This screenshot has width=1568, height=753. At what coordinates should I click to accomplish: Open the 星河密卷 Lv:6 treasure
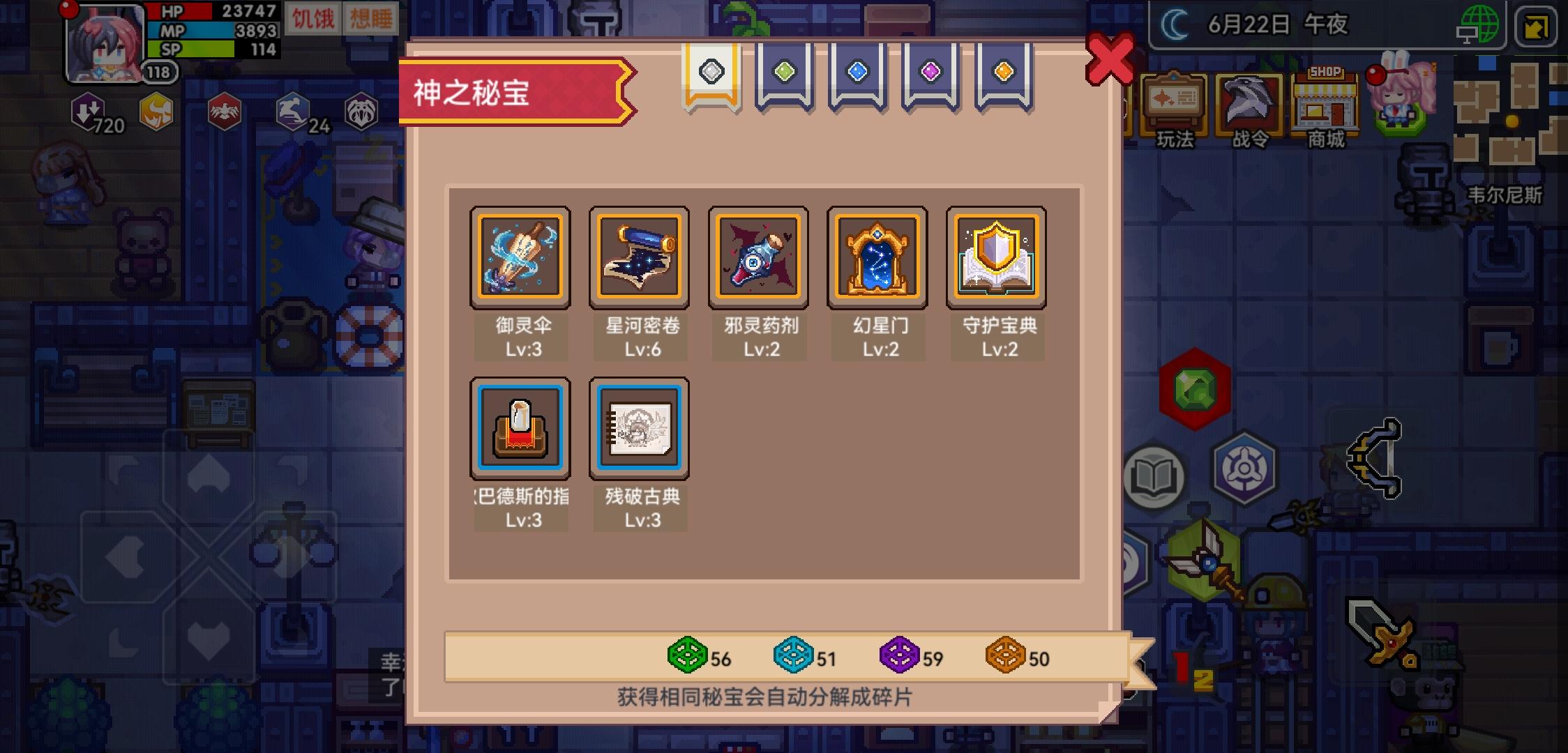[639, 257]
